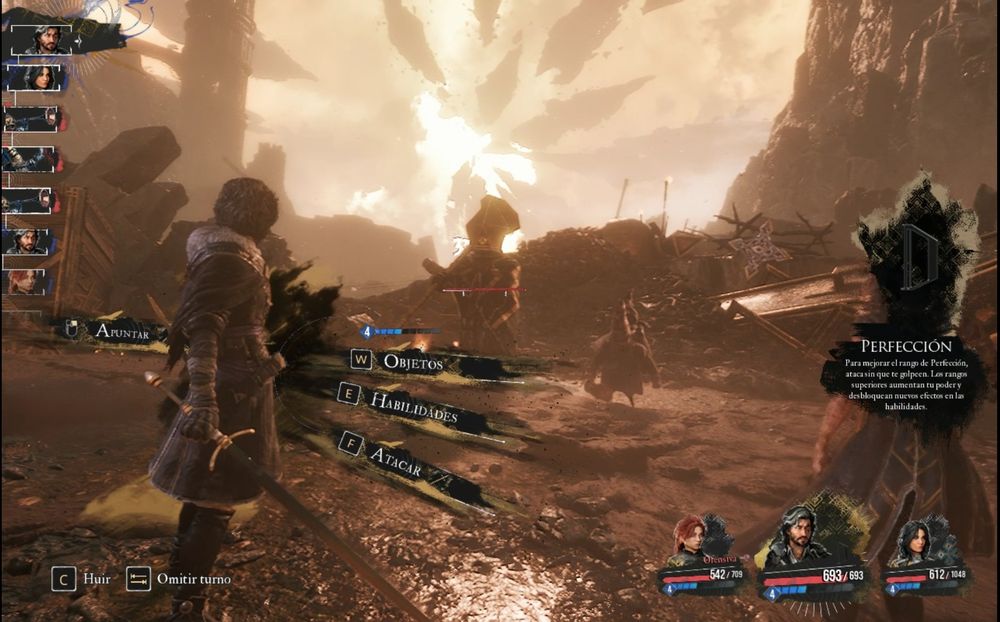Viewport: 1000px width, 622px height.
Task: Skip the turn with Omitir turno
Action: point(180,579)
